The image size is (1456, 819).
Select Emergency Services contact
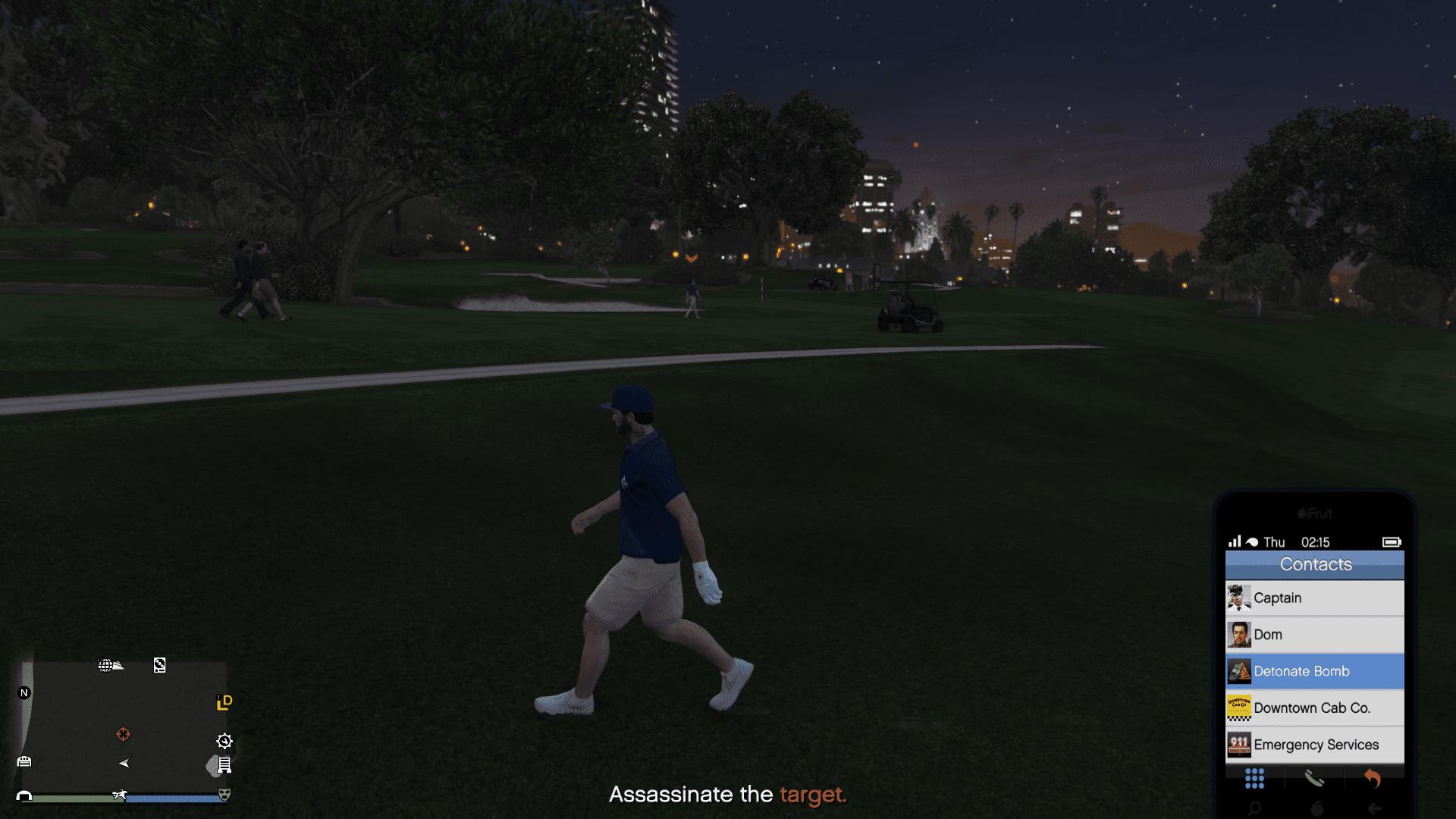[x=1314, y=745]
